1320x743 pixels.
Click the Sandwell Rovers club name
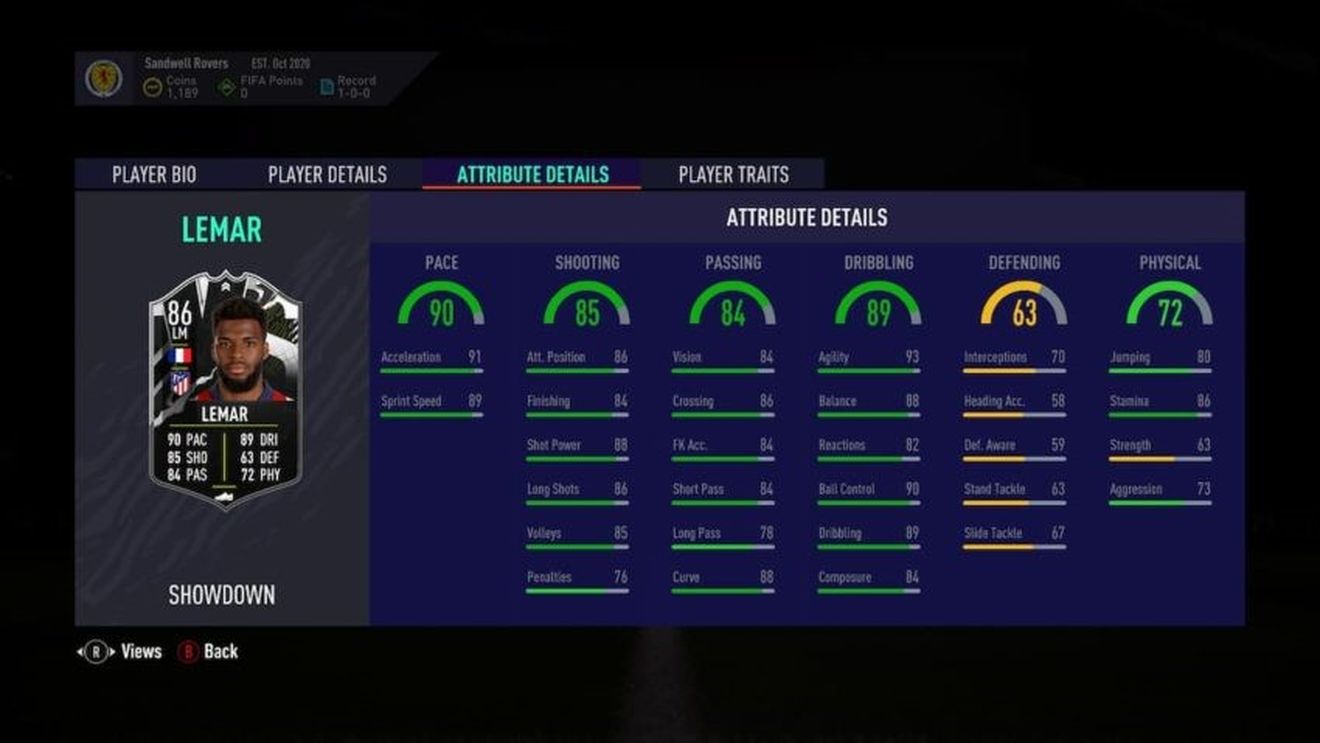click(185, 62)
